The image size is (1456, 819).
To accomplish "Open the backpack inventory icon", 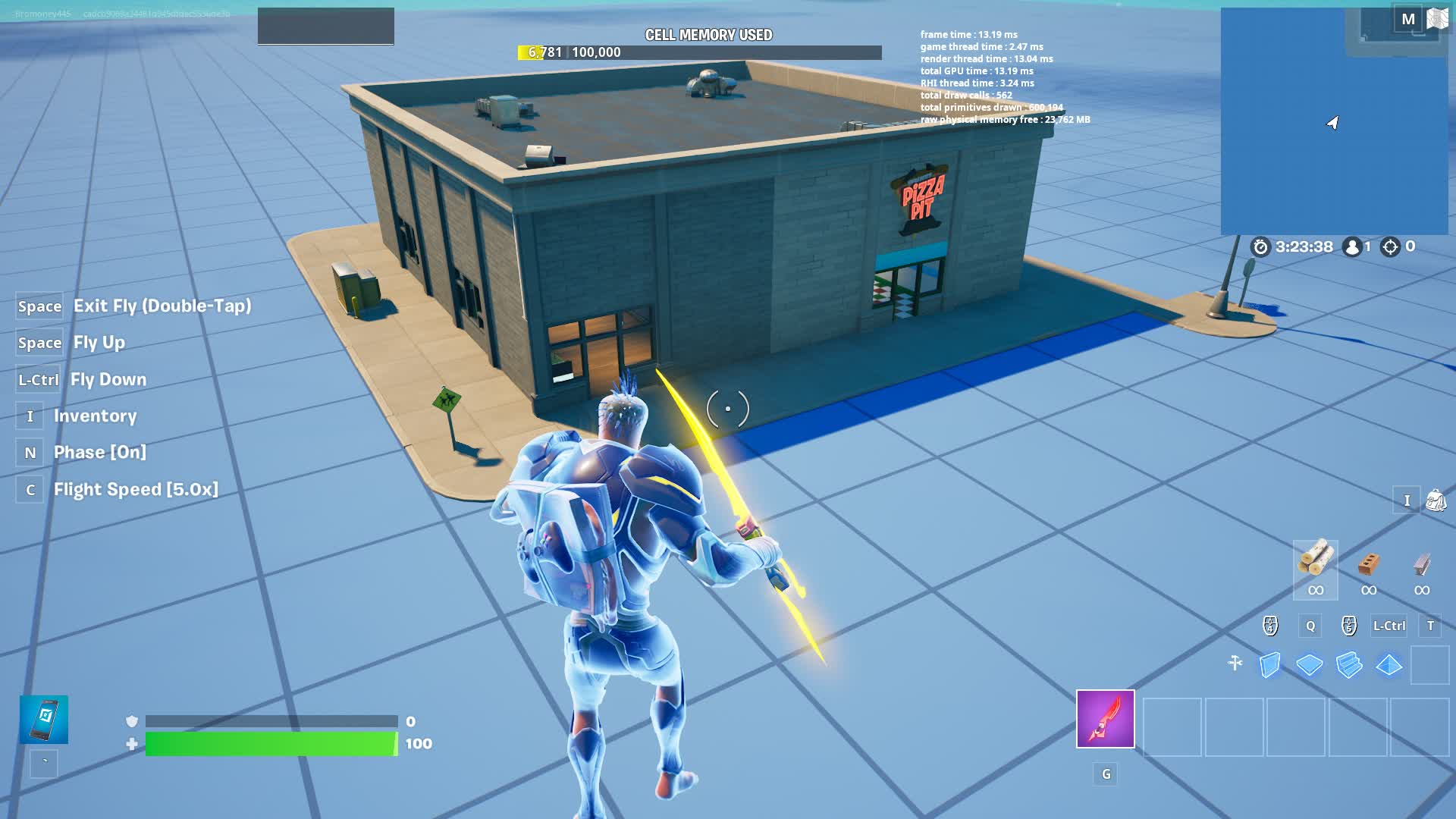I will (1437, 499).
